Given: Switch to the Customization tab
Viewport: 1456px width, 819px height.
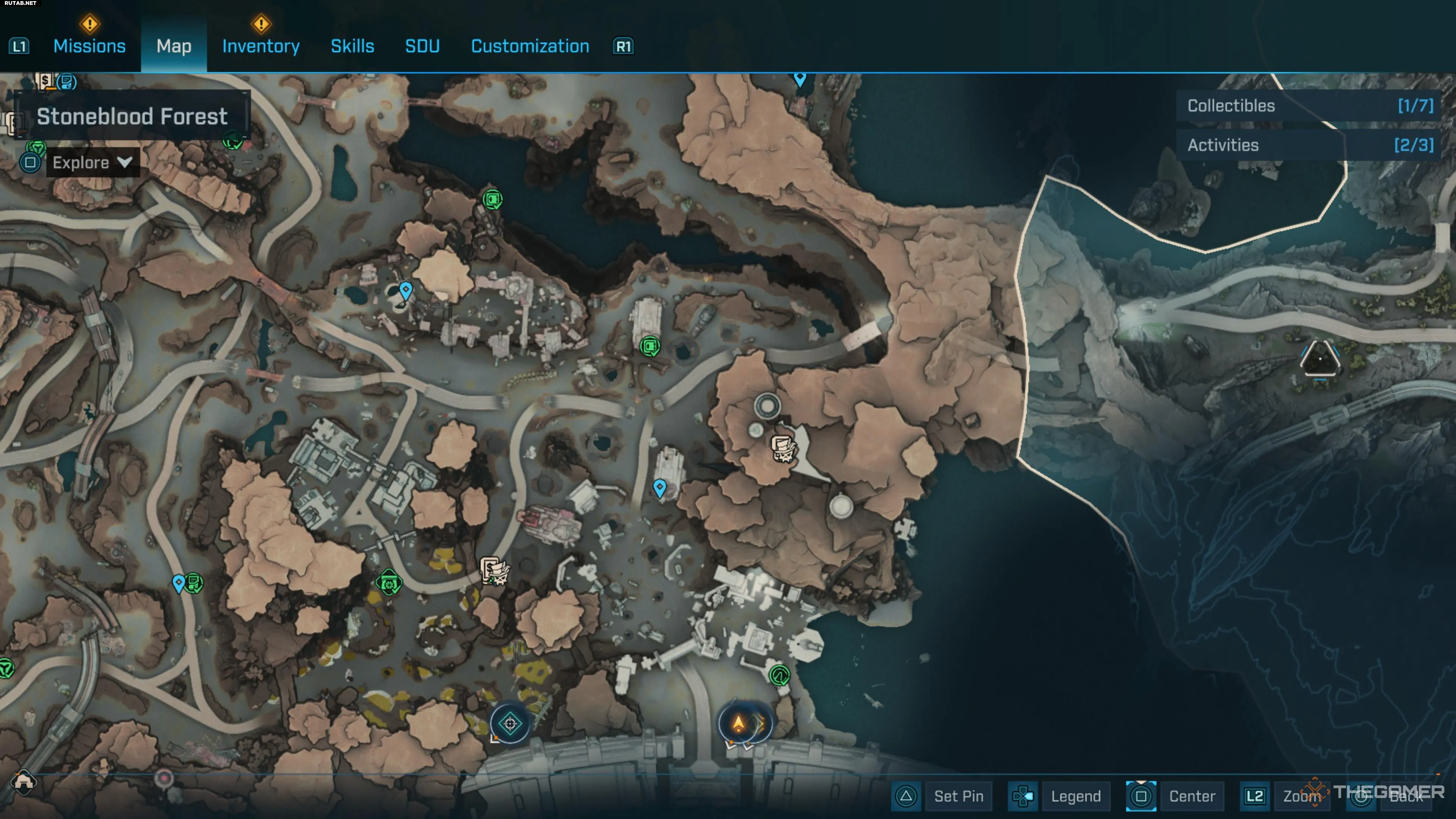Looking at the screenshot, I should pyautogui.click(x=530, y=46).
